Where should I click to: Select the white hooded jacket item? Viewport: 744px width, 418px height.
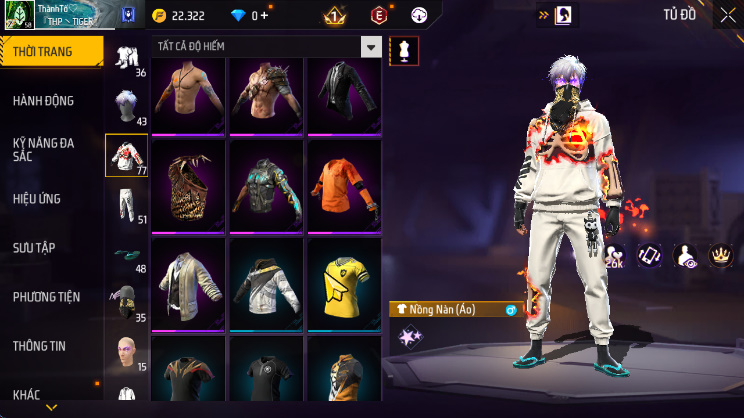[x=266, y=283]
